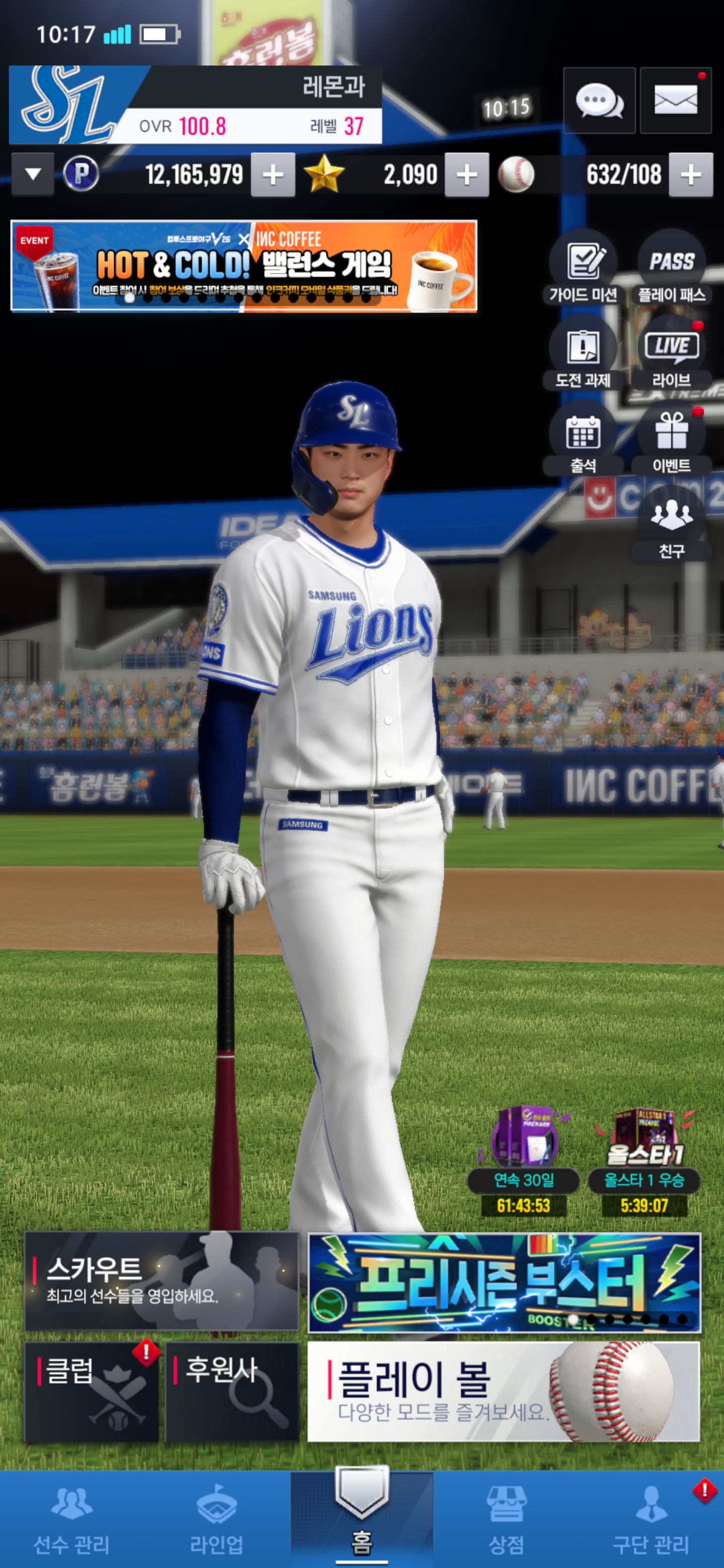The width and height of the screenshot is (724, 1568).
Task: Open the 라이브 LIVE menu
Action: [x=672, y=354]
